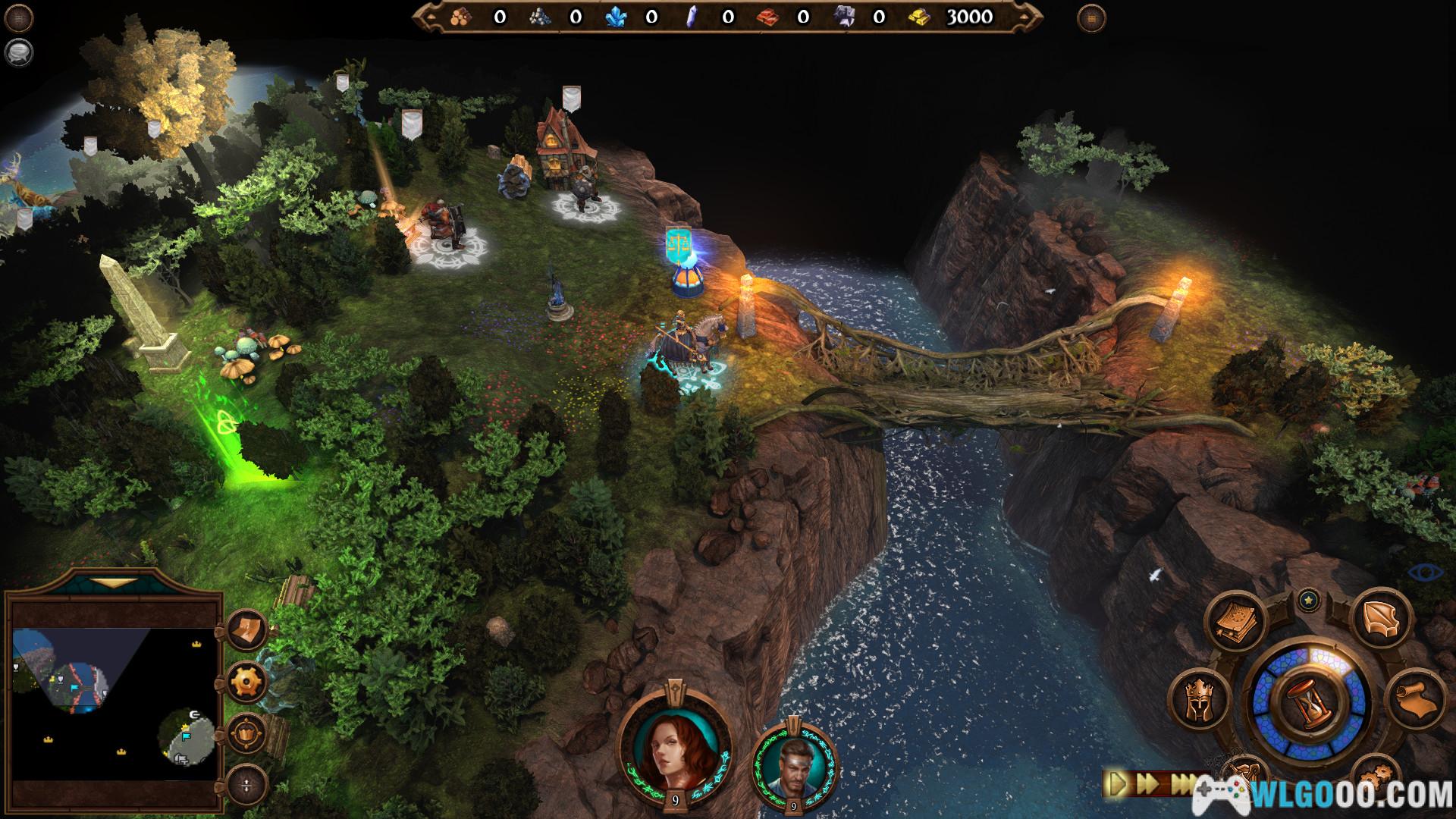The image size is (1456, 819).
Task: Set game speed to normal play arrow
Action: pyautogui.click(x=1119, y=783)
